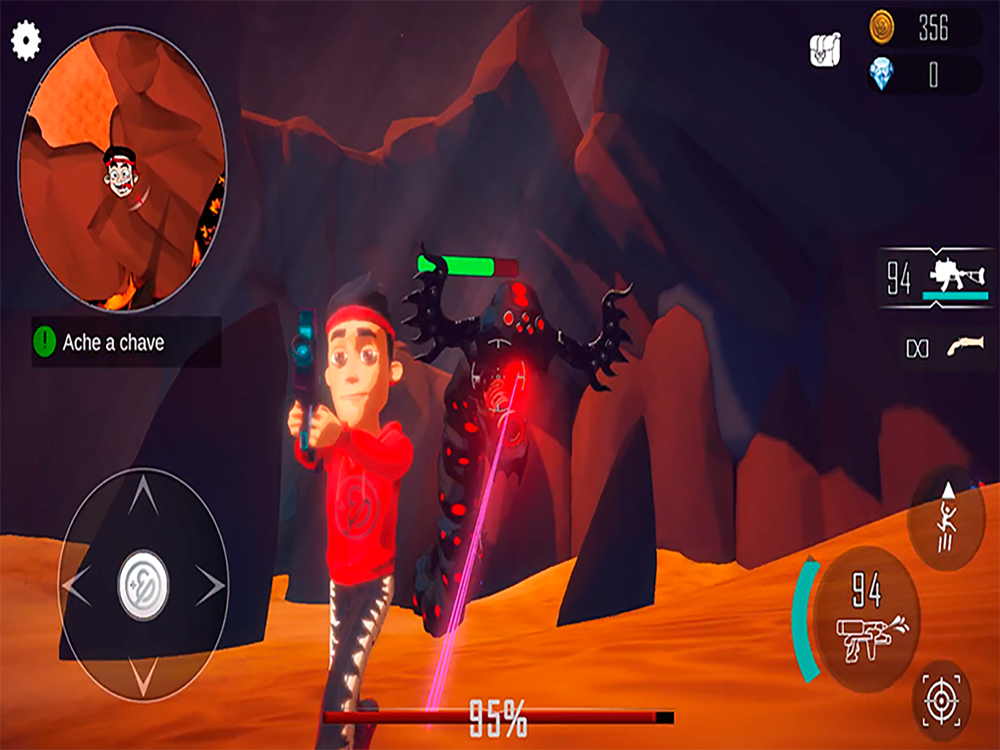
Task: Fire with the blaster shoot button
Action: click(x=866, y=616)
